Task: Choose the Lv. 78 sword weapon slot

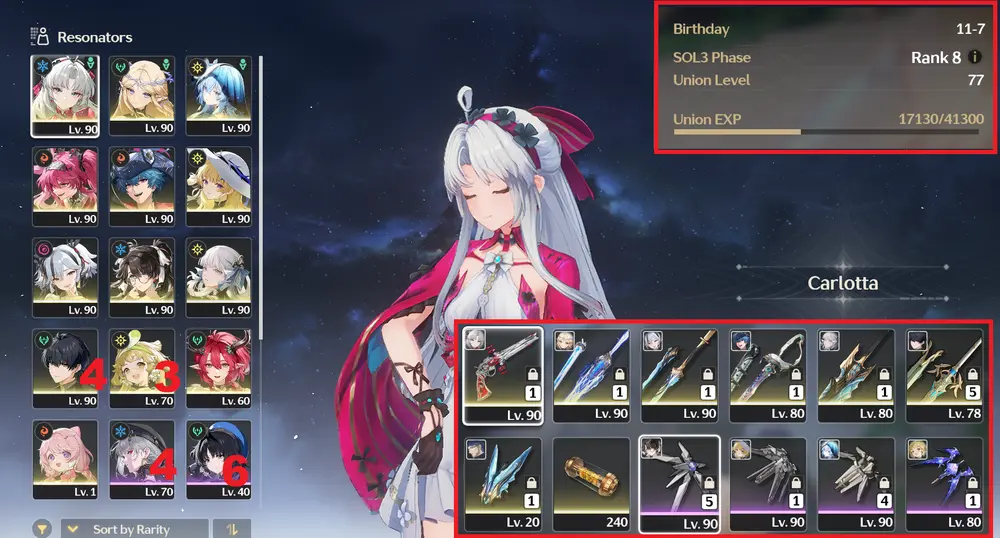Action: (945, 374)
